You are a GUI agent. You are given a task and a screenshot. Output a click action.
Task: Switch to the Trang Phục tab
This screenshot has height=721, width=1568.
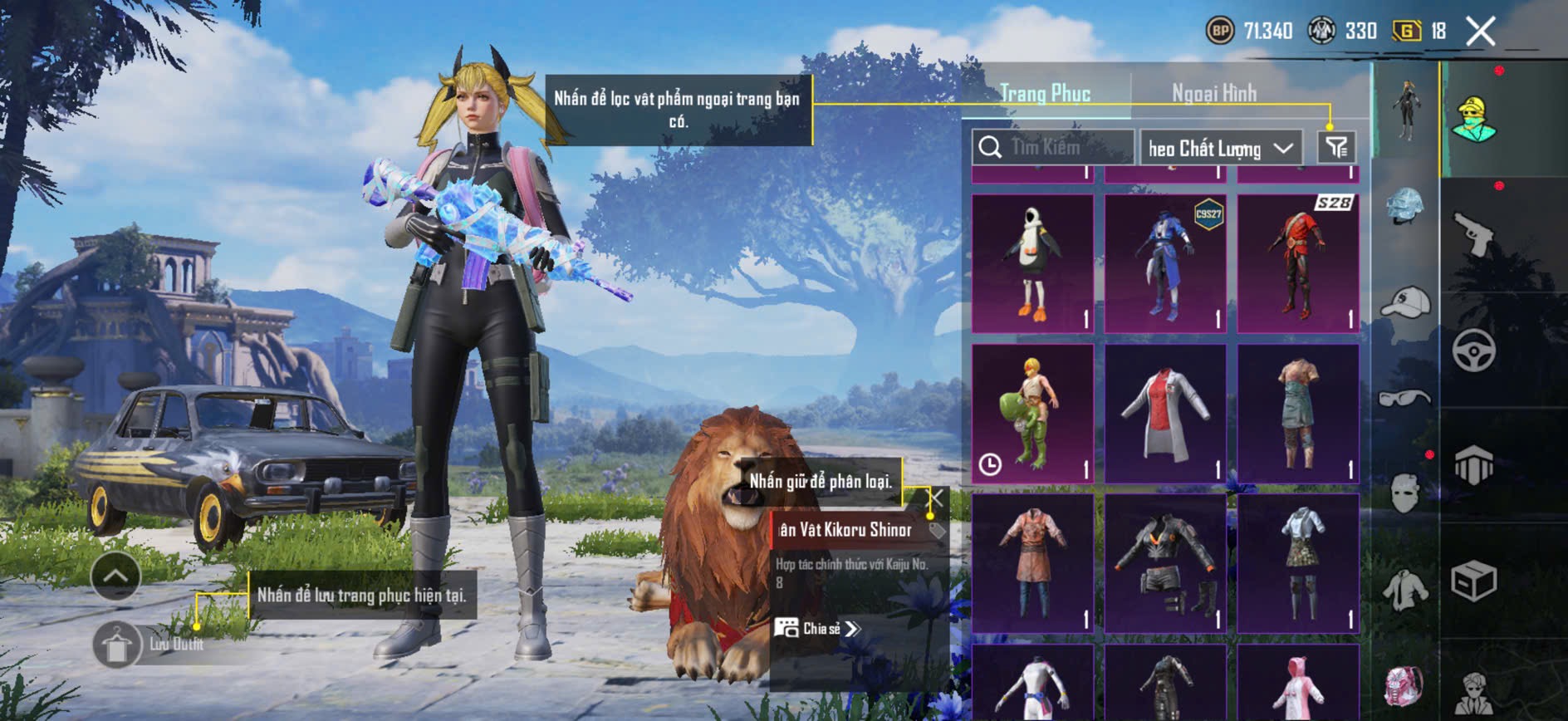pos(1045,93)
